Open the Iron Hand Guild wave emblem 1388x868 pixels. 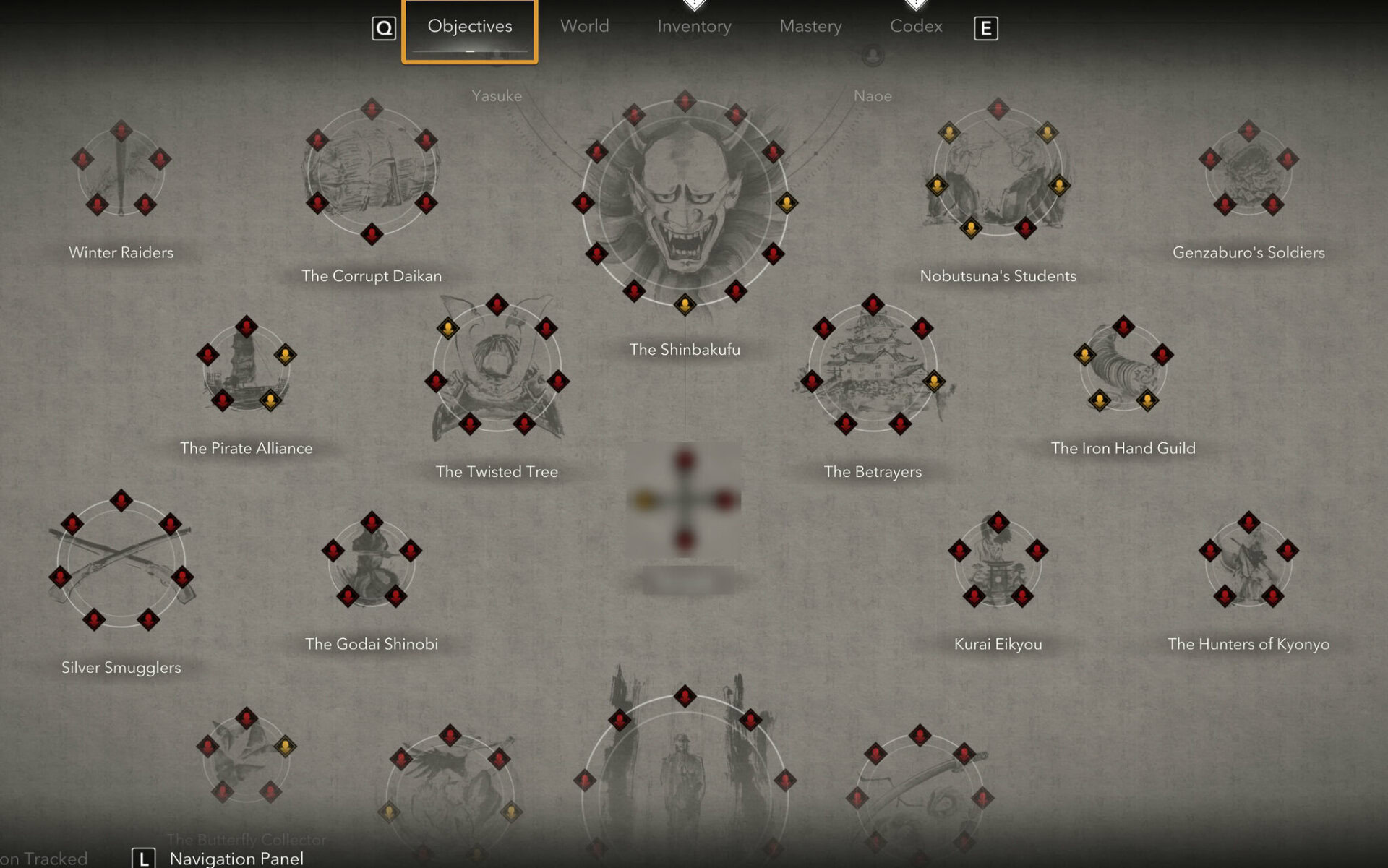(1122, 369)
